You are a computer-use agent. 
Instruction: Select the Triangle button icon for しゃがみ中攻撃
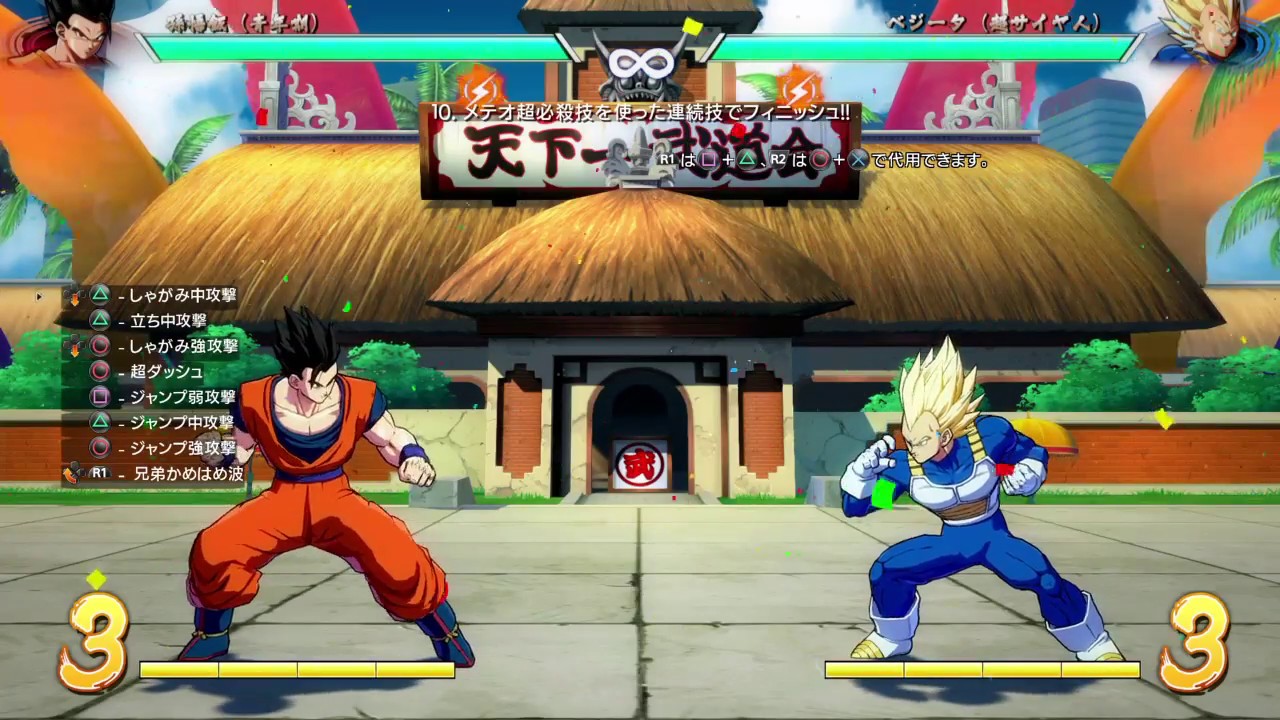[x=99, y=294]
